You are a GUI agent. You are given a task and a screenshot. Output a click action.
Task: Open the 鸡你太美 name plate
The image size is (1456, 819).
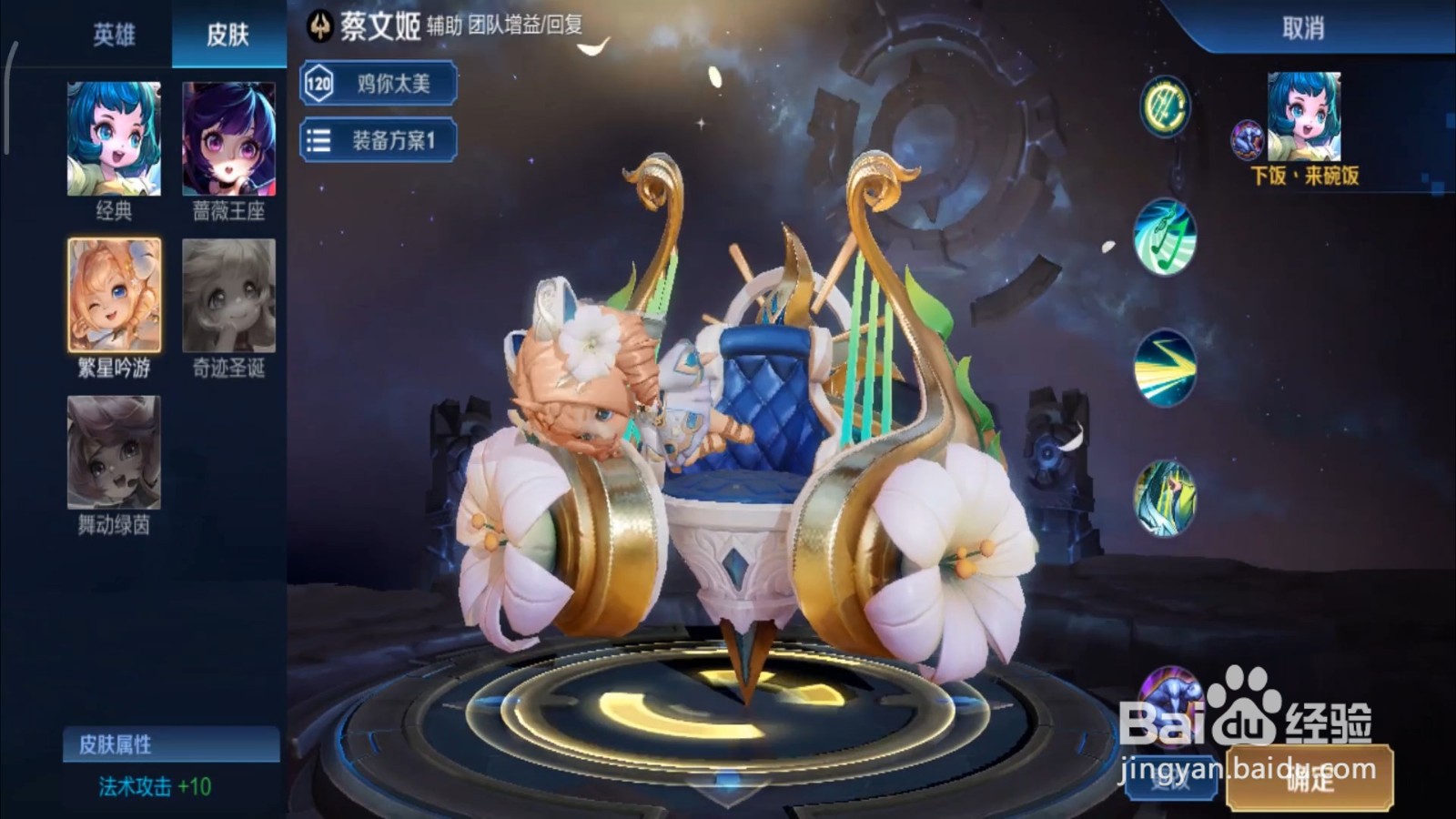coord(391,83)
